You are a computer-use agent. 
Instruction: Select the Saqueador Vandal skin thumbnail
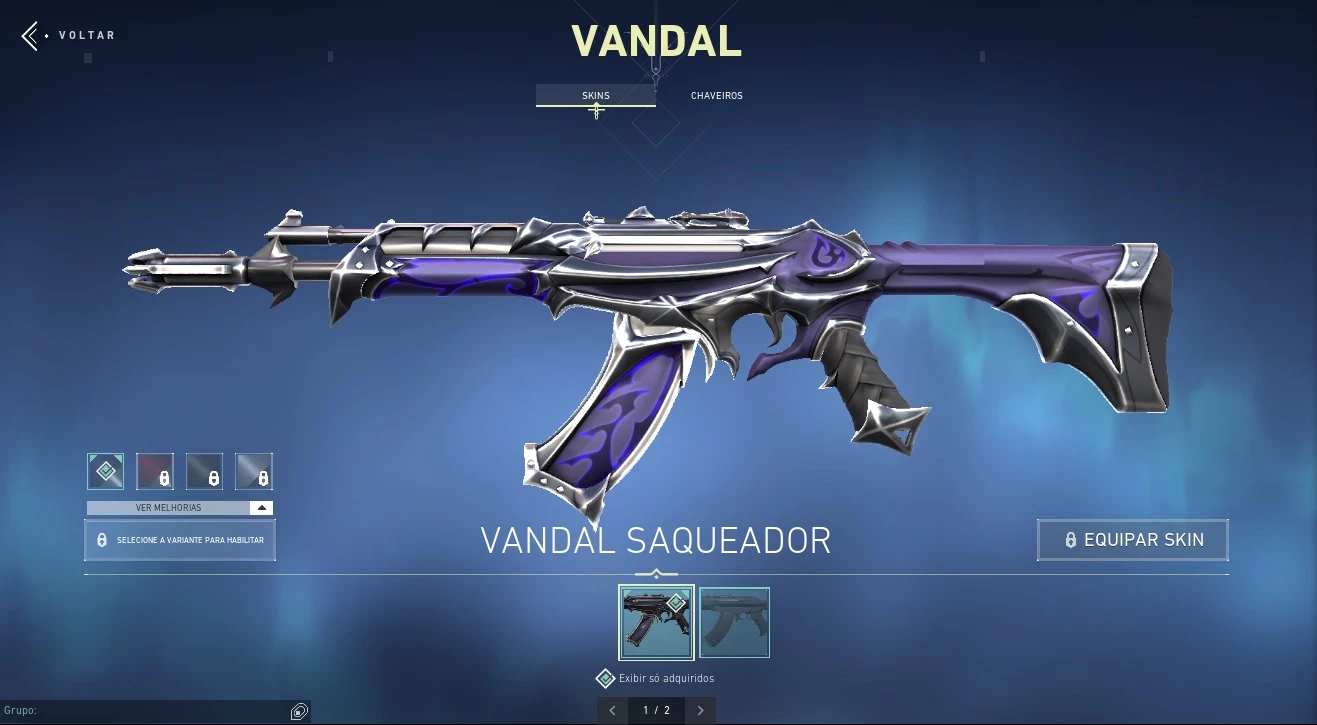point(656,622)
